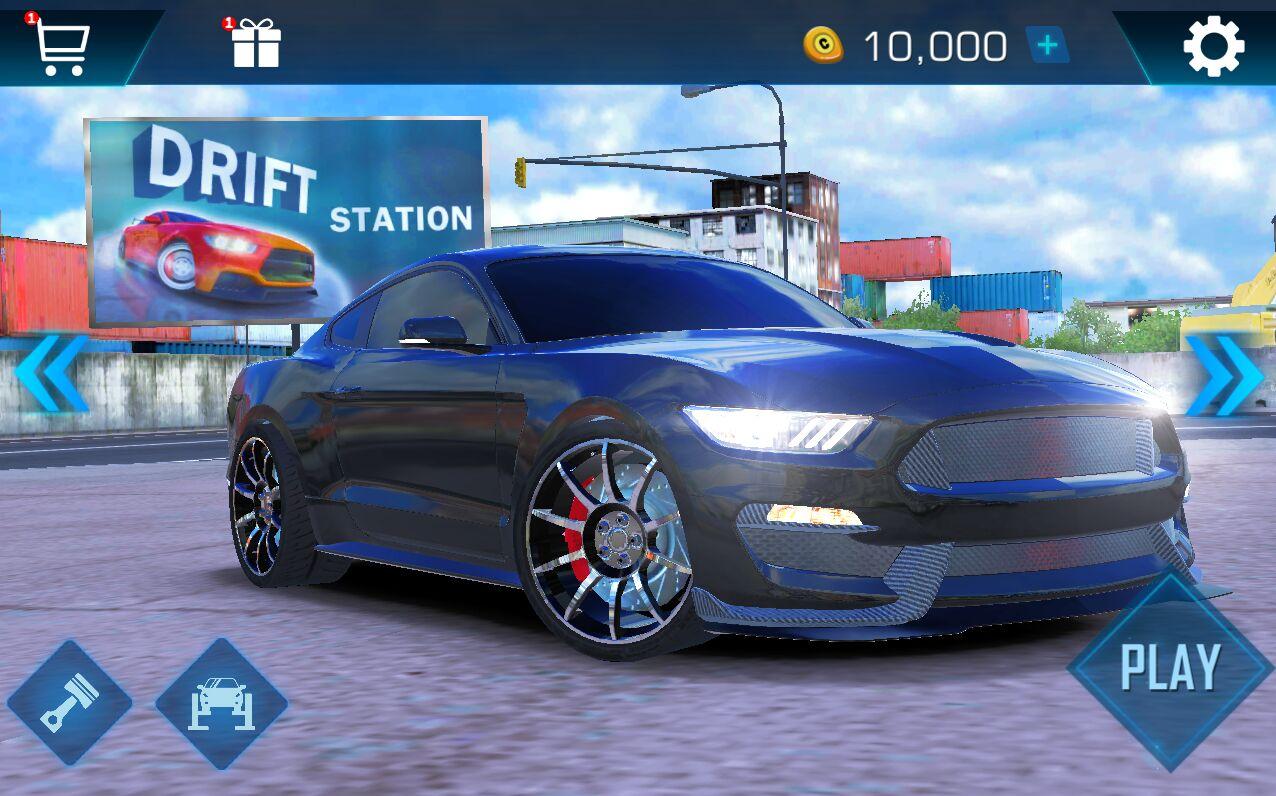This screenshot has height=796, width=1276.
Task: Open the shopping cart store
Action: click(62, 45)
